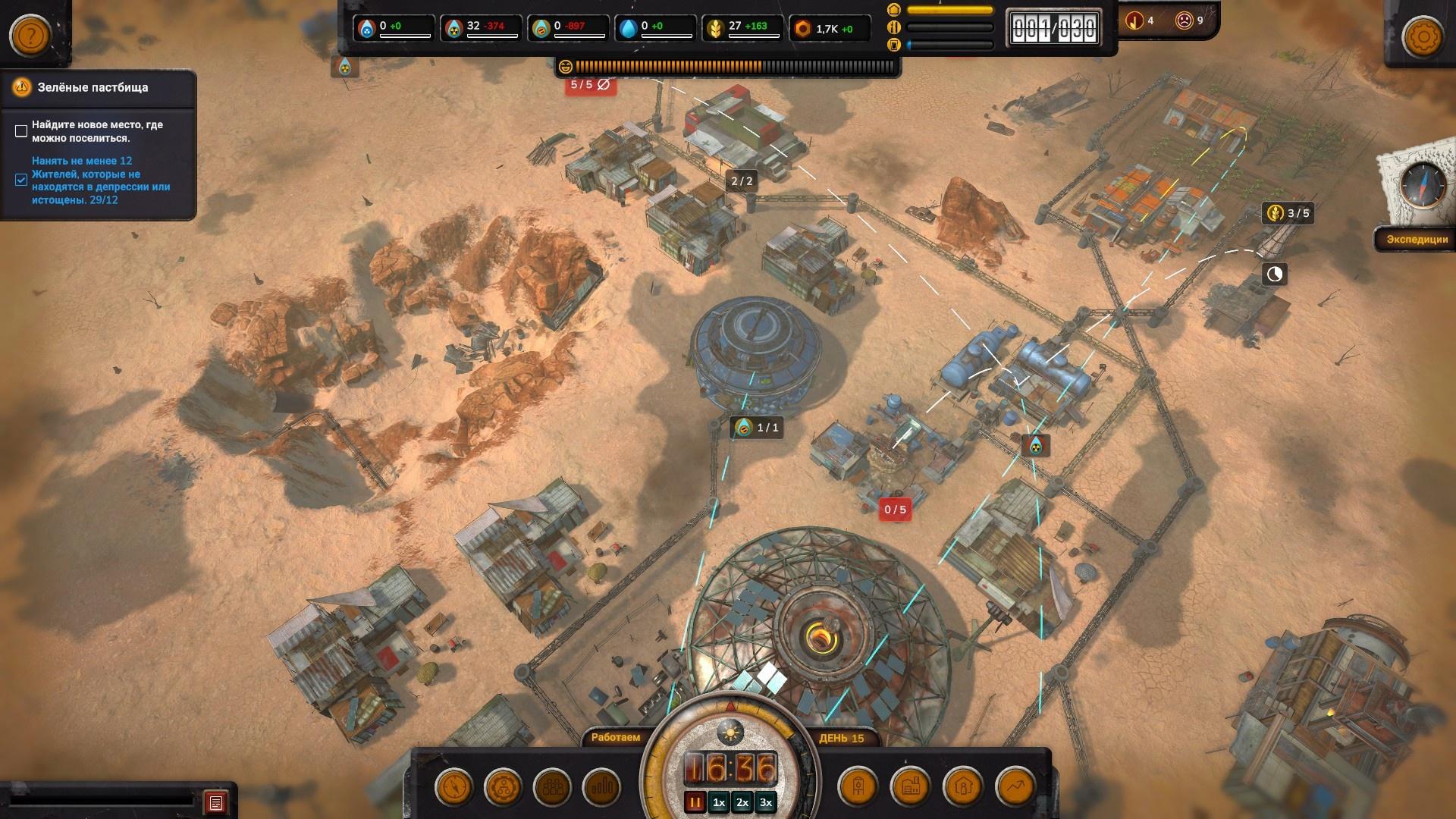Open the factory build category
Viewport: 1456px width, 819px height.
pyautogui.click(x=911, y=787)
